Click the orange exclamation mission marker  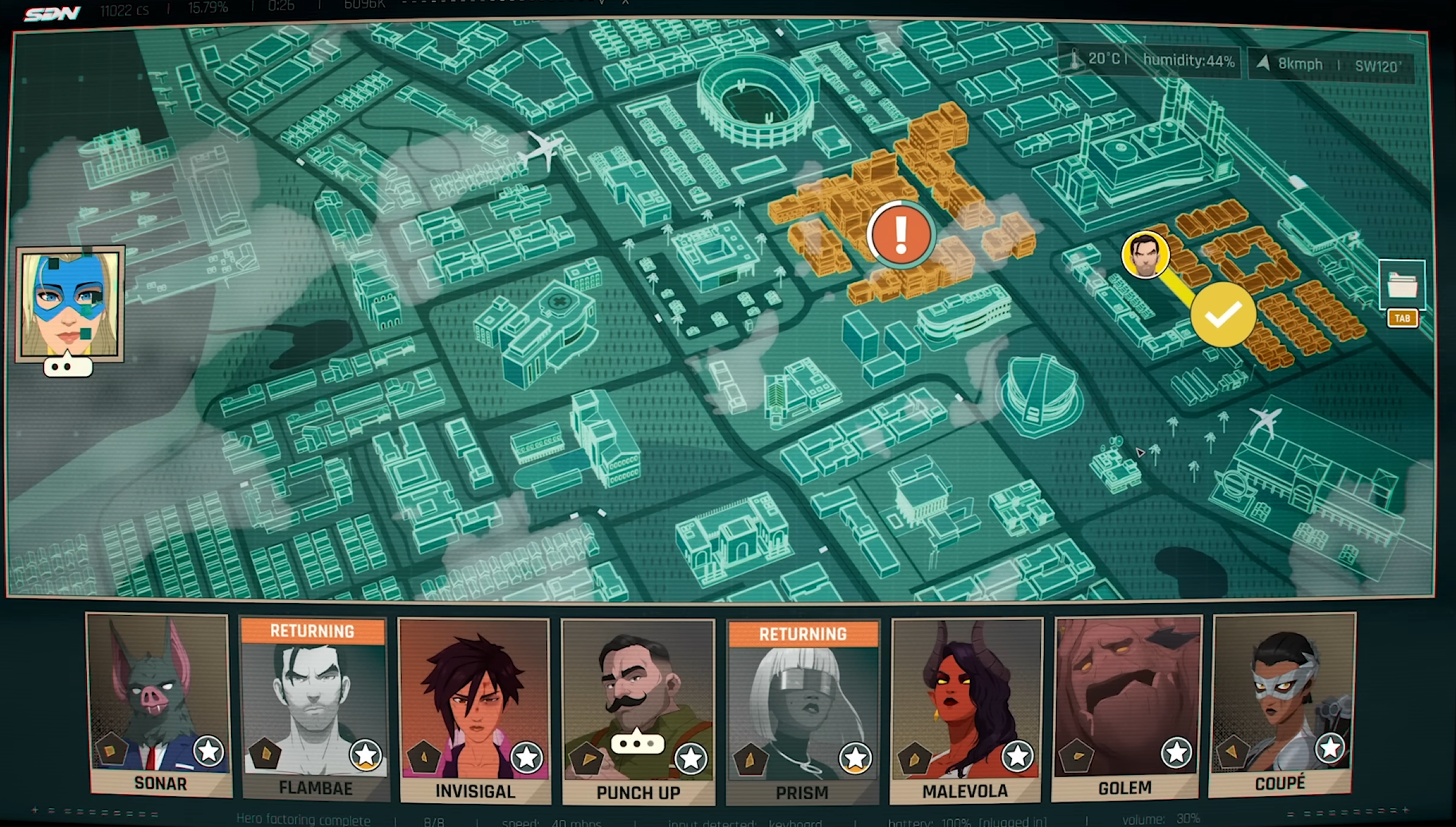[901, 235]
